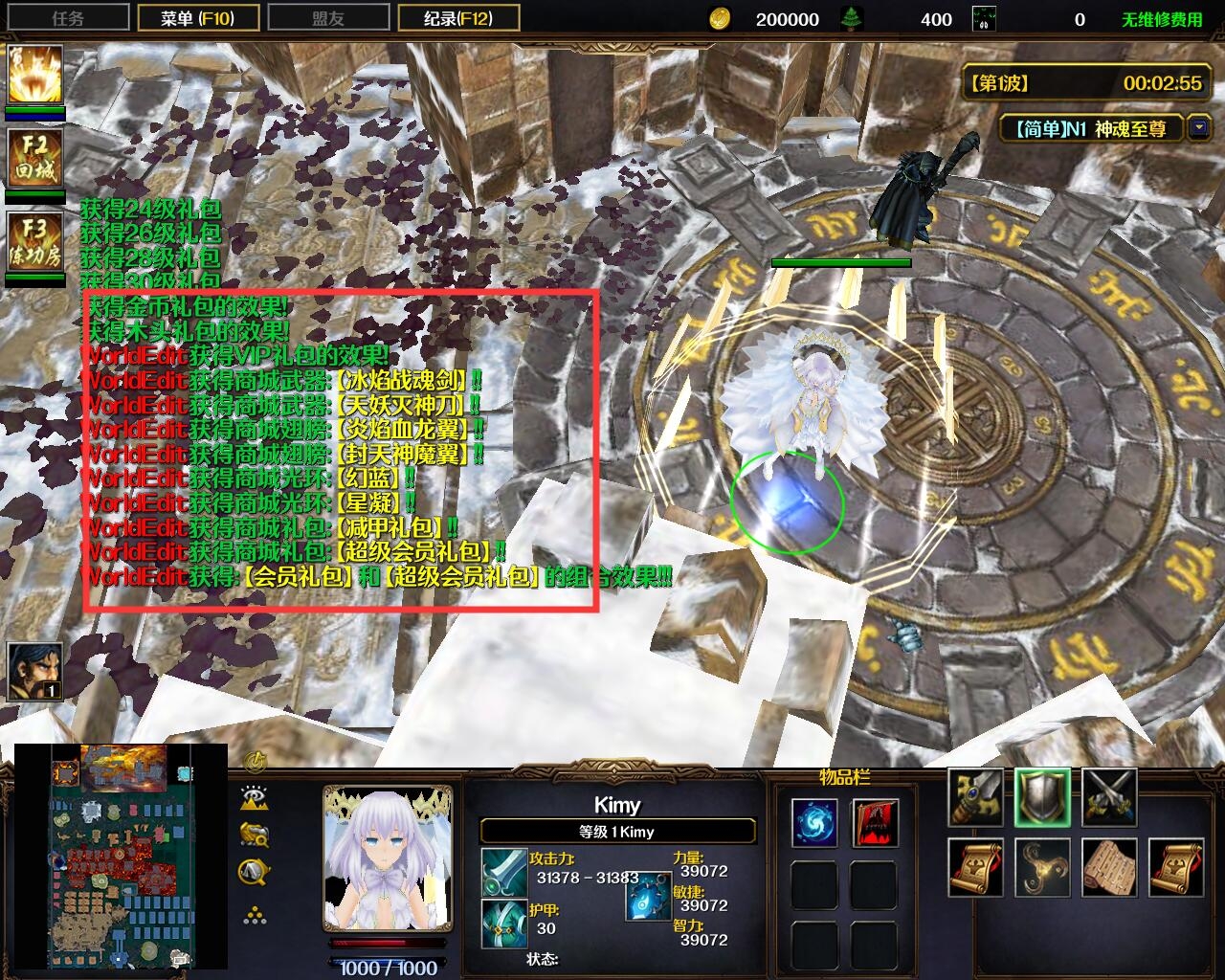Choose the crossed swords command
This screenshot has height=980, width=1225.
click(1109, 797)
